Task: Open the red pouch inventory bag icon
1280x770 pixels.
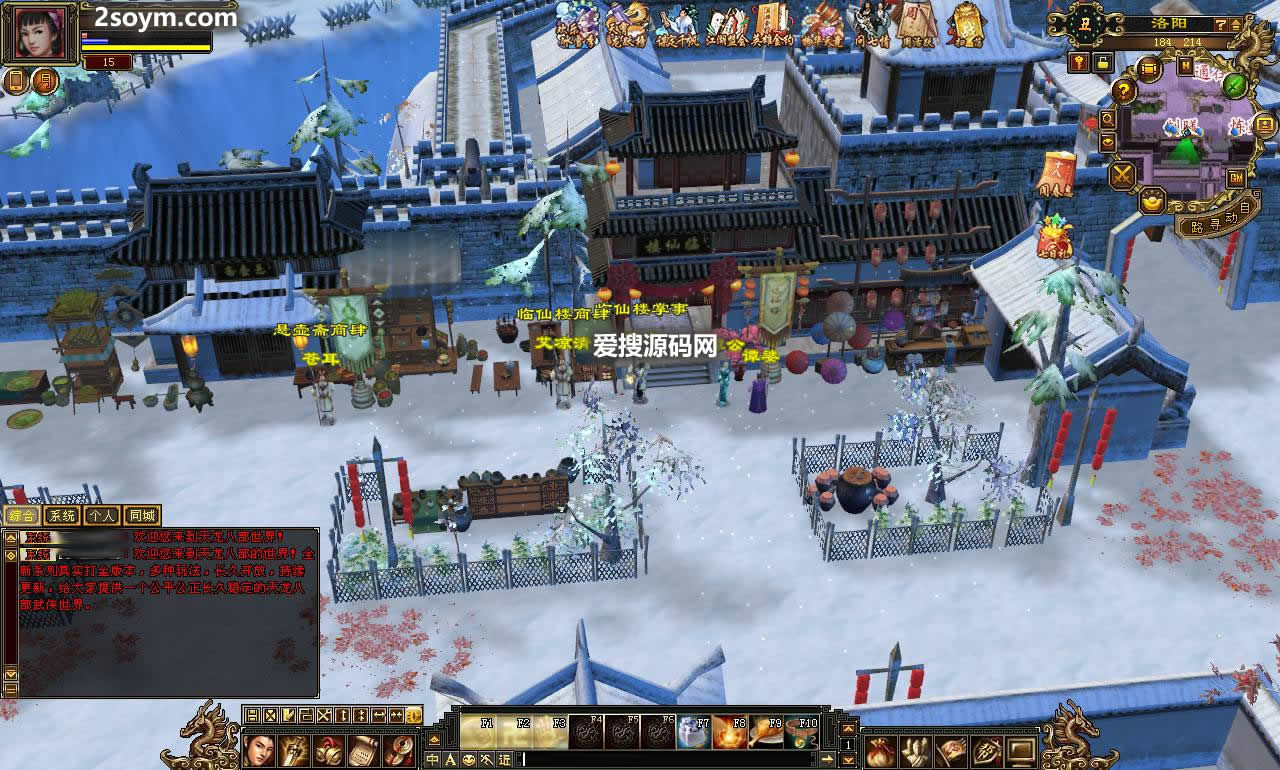Action: [880, 750]
